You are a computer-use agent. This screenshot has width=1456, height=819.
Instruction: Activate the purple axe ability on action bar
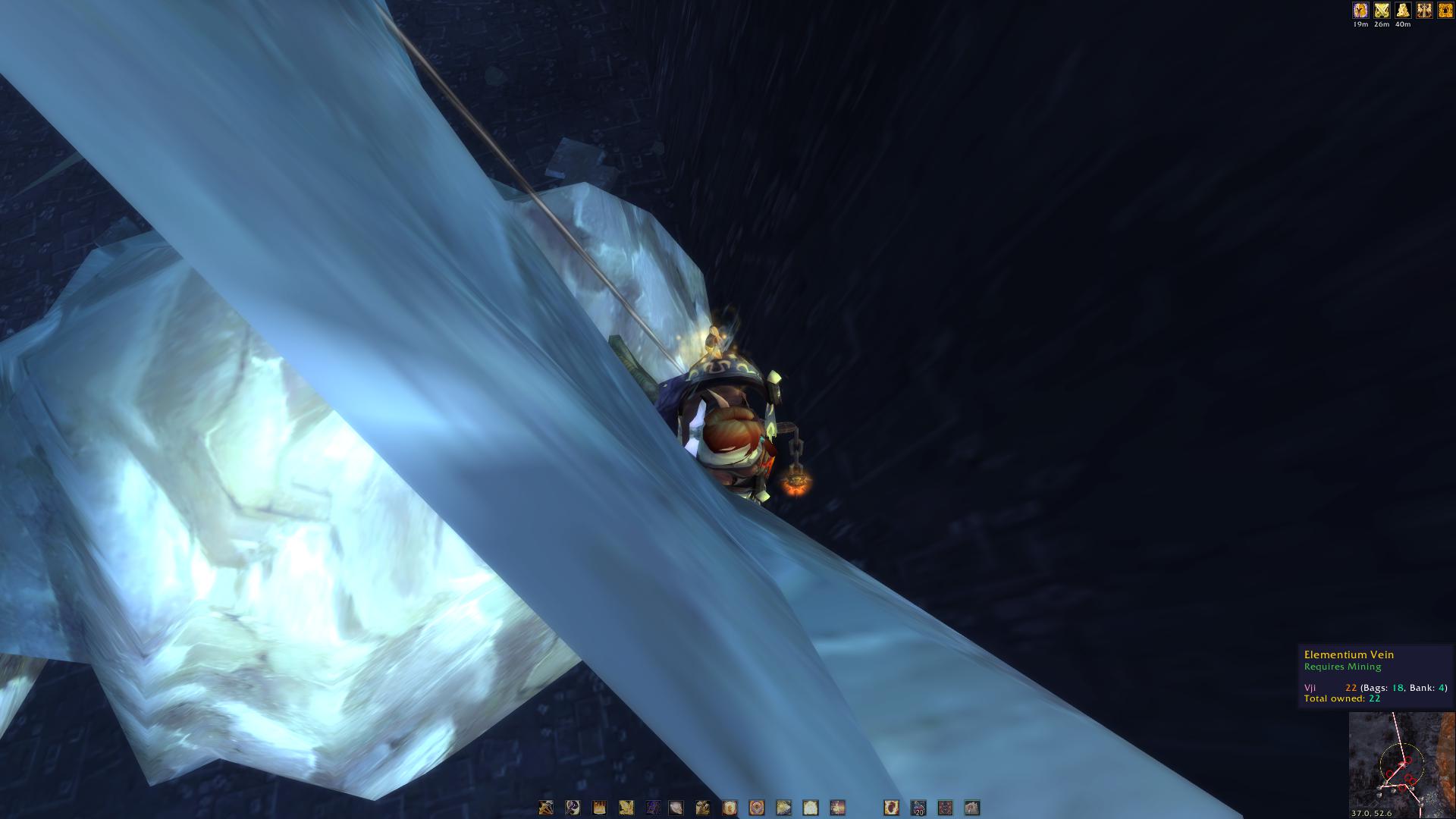coord(652,808)
